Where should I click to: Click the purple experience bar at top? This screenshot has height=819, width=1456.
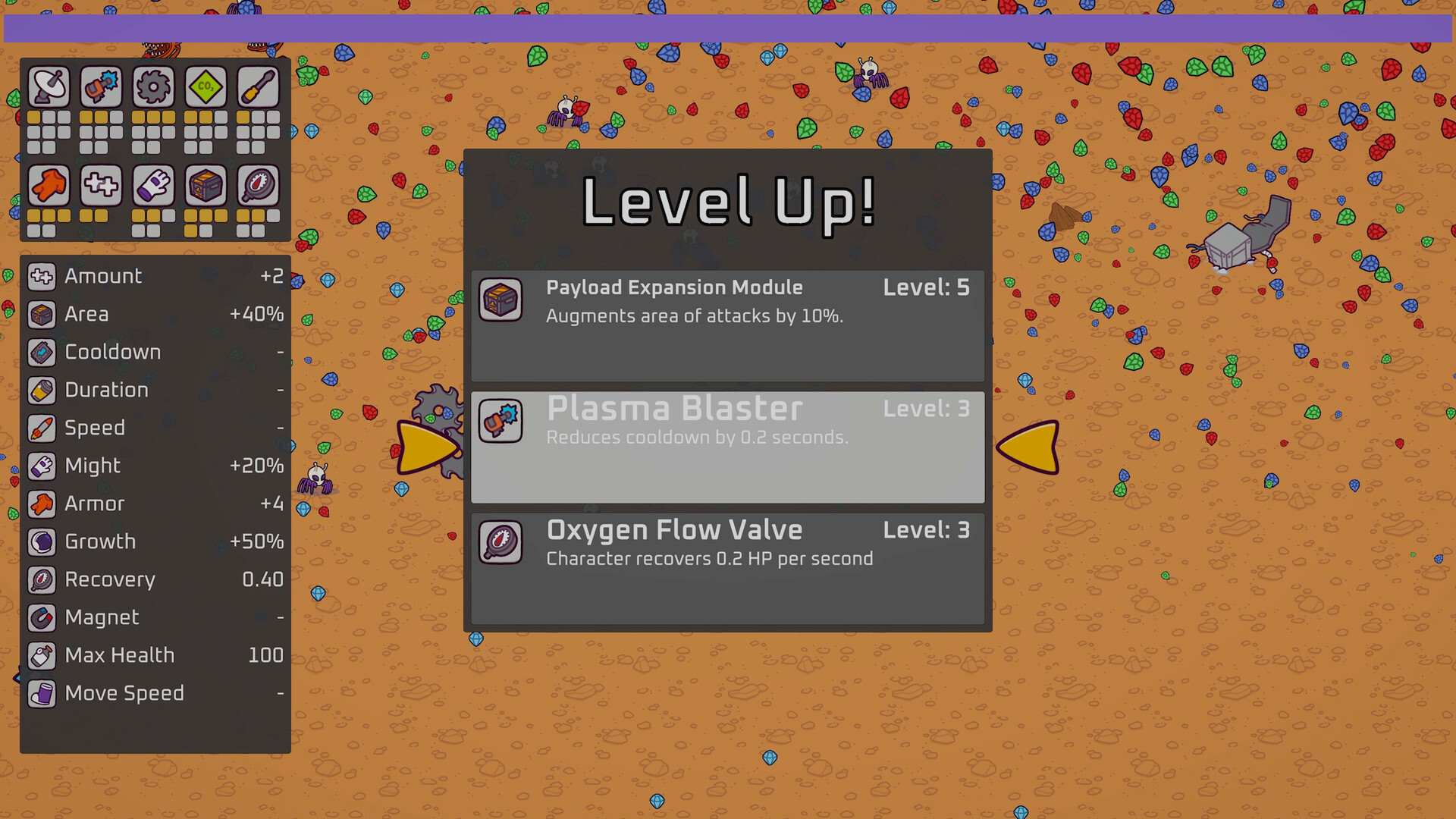728,28
